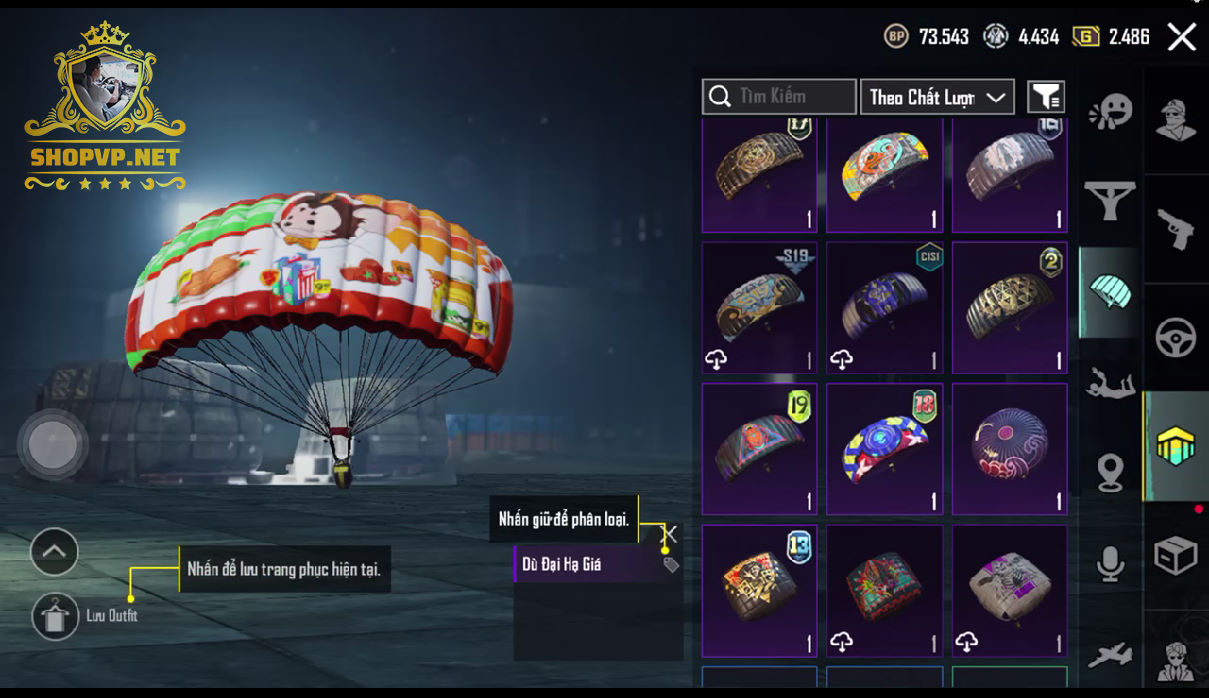Screen dimensions: 1209x698
Task: Open the filter funnel button
Action: [x=1046, y=97]
